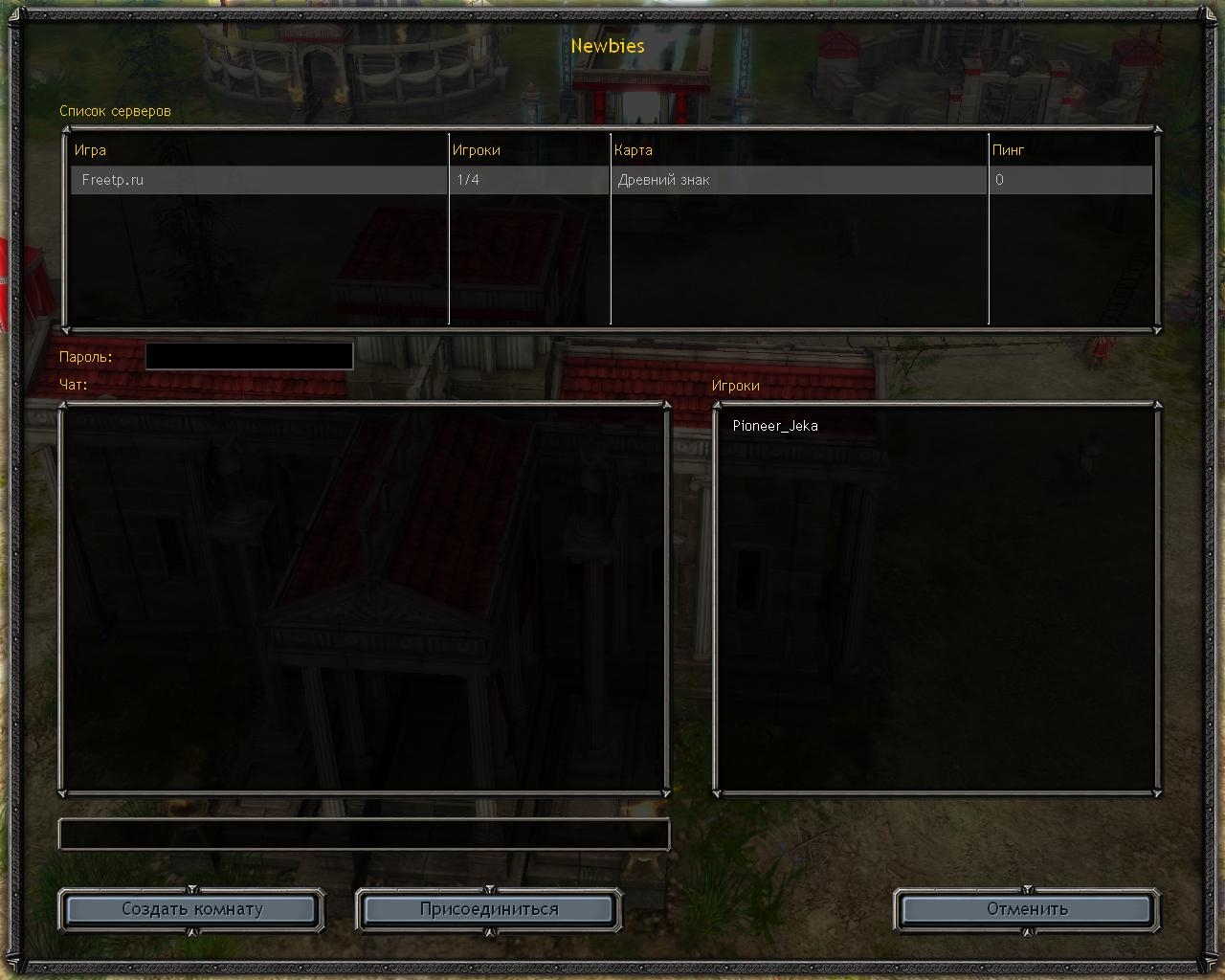Select player Pioneer_Jeka in the list
This screenshot has width=1225, height=980.
775,426
